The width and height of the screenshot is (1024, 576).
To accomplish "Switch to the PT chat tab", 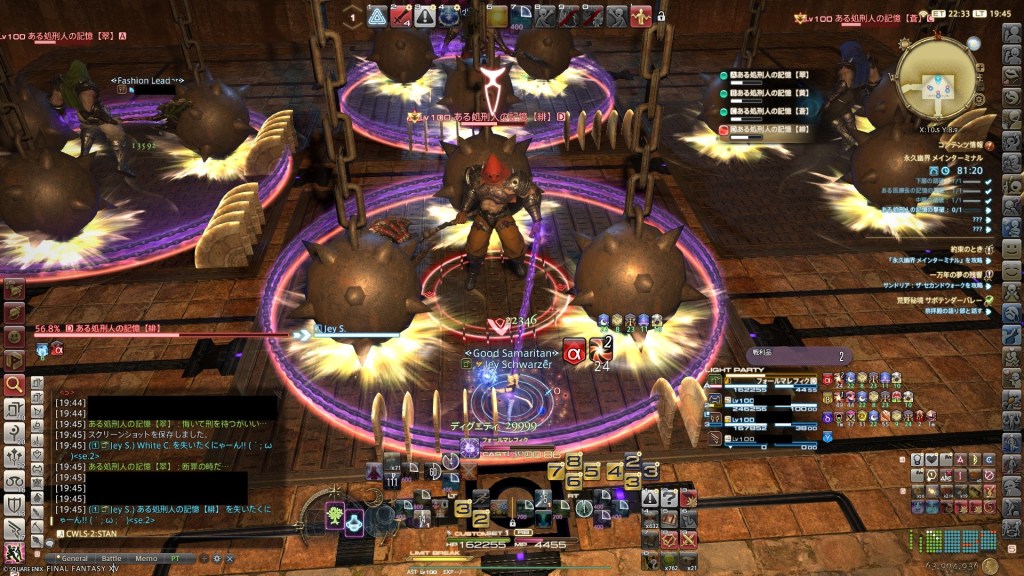I will [176, 558].
